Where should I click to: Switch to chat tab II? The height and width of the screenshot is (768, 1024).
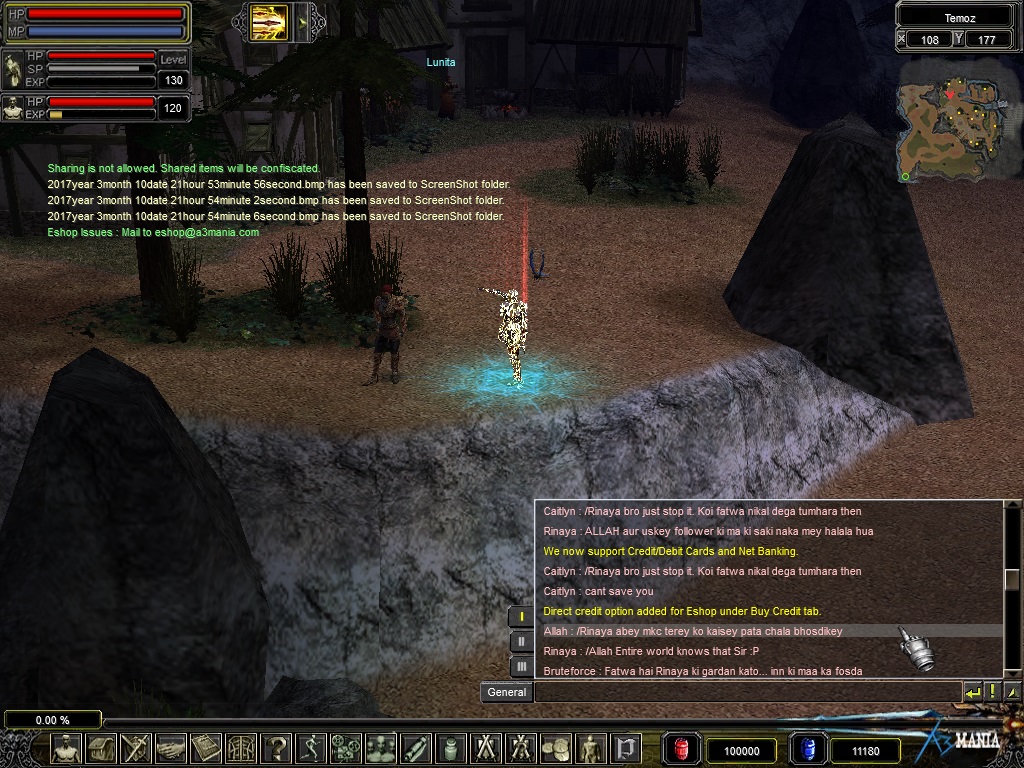[521, 641]
